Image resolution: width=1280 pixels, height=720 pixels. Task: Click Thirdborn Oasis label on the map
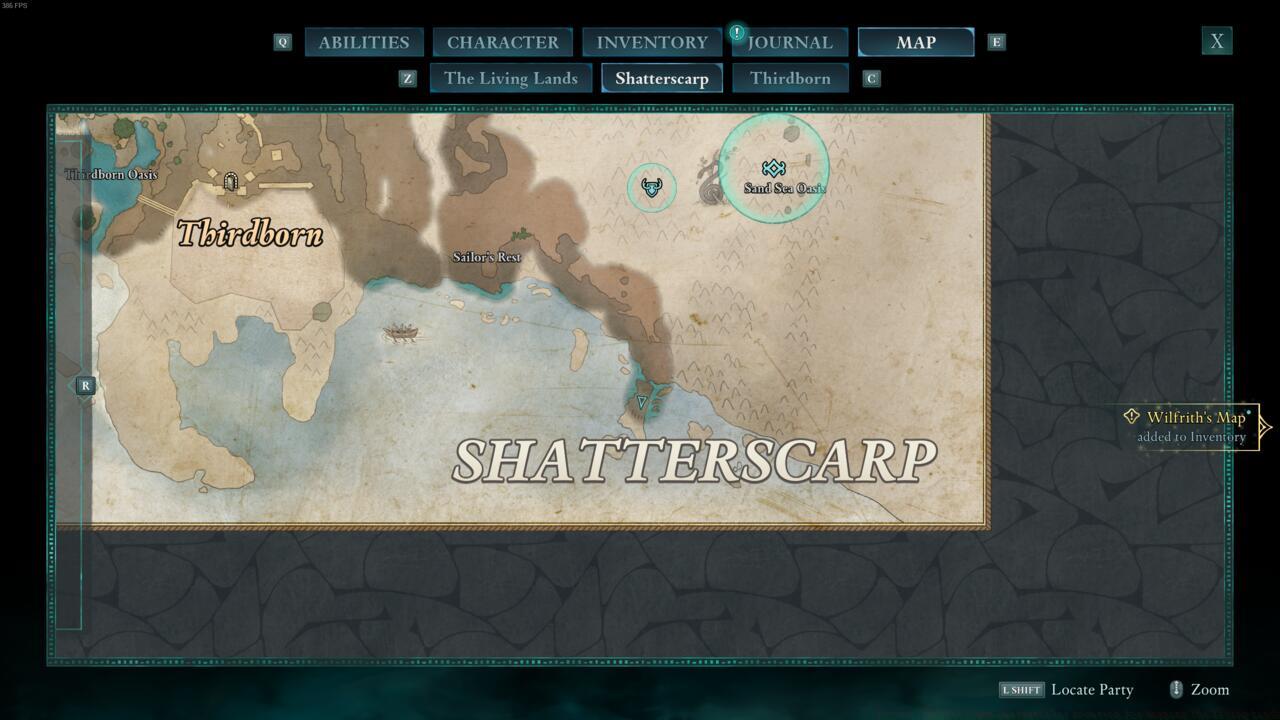112,174
